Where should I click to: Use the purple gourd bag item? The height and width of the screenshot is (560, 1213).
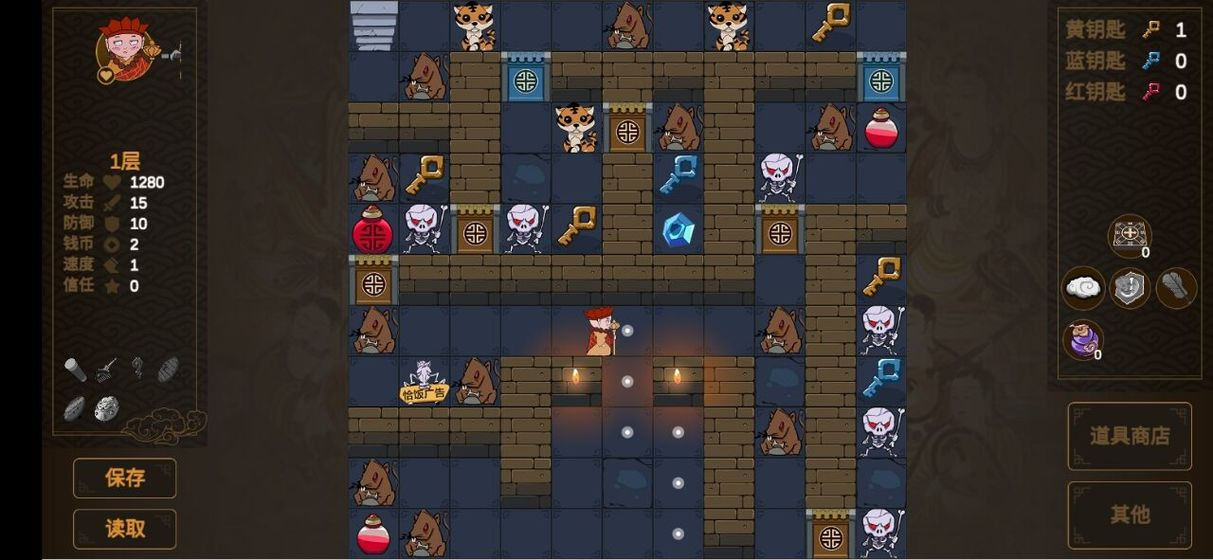coord(1082,339)
